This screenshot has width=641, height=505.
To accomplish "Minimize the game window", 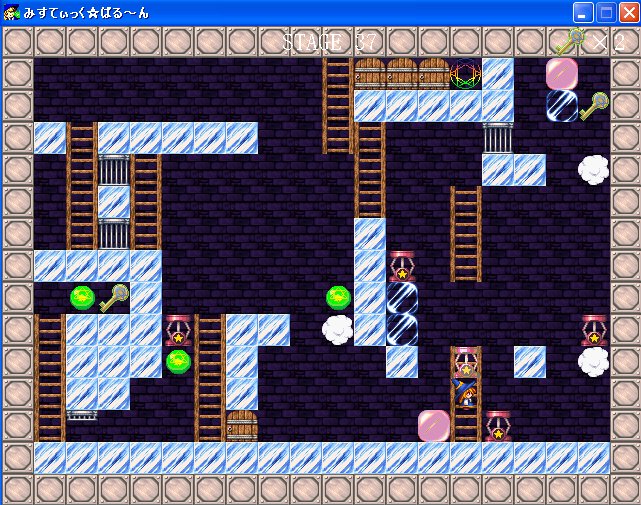I will pos(583,12).
